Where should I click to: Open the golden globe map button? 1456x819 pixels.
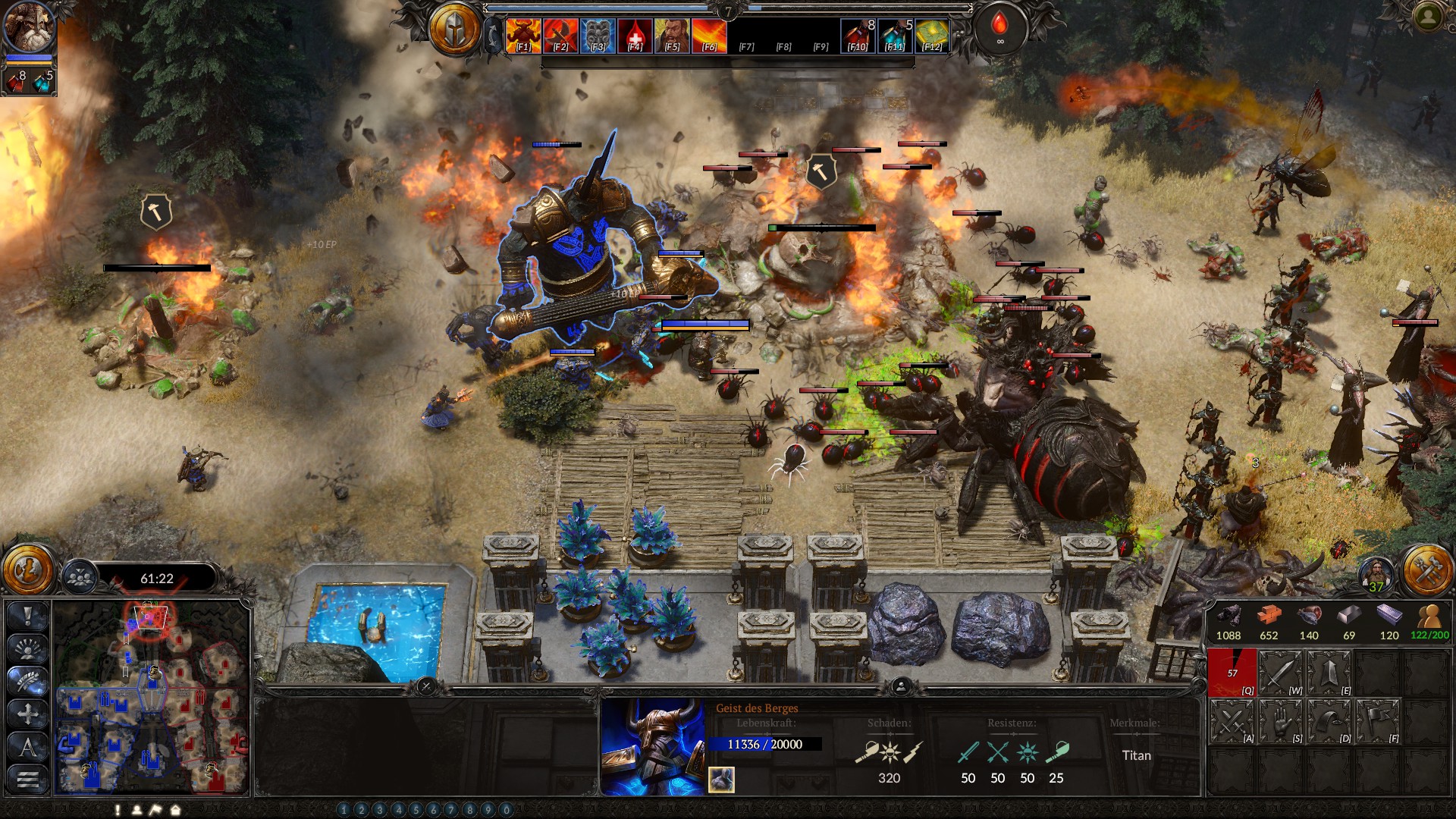[x=28, y=570]
